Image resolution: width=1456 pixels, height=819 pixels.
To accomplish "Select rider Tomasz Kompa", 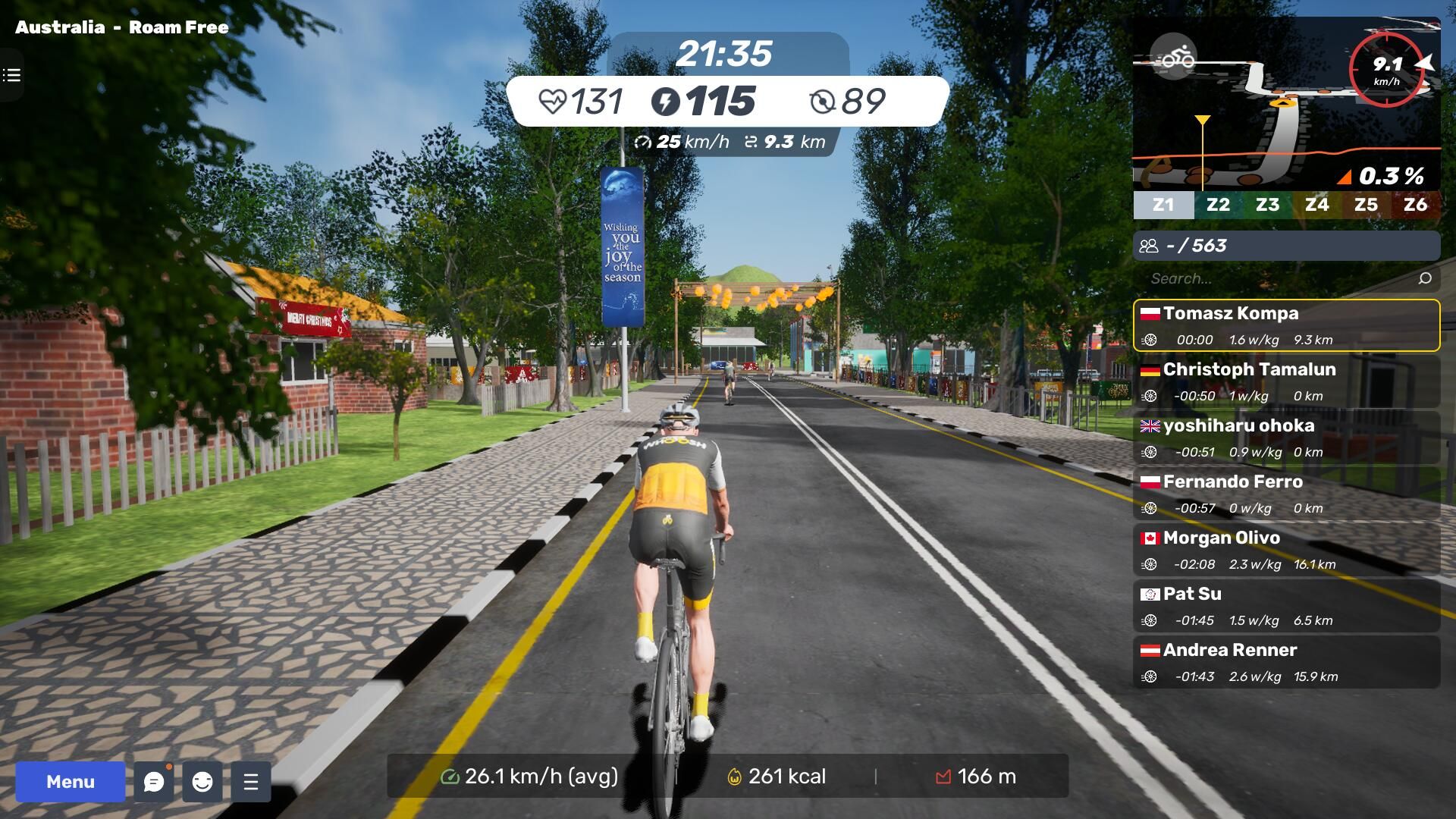I will (1286, 325).
